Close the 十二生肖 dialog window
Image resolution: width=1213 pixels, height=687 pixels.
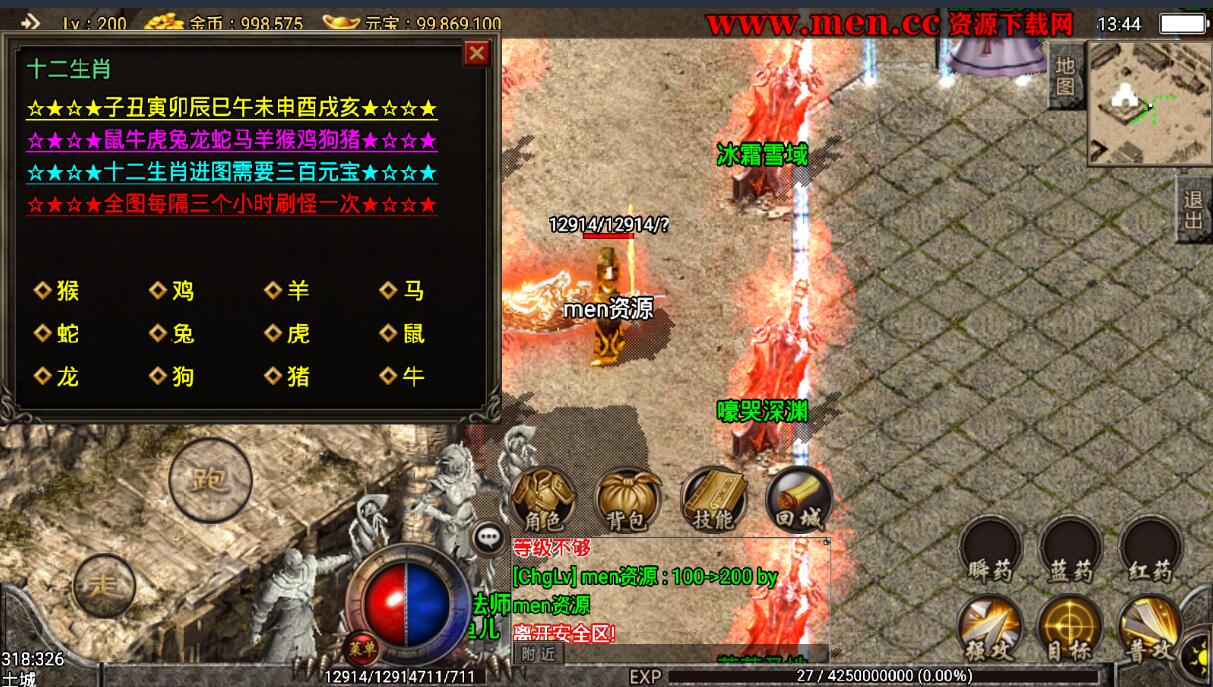pos(477,53)
